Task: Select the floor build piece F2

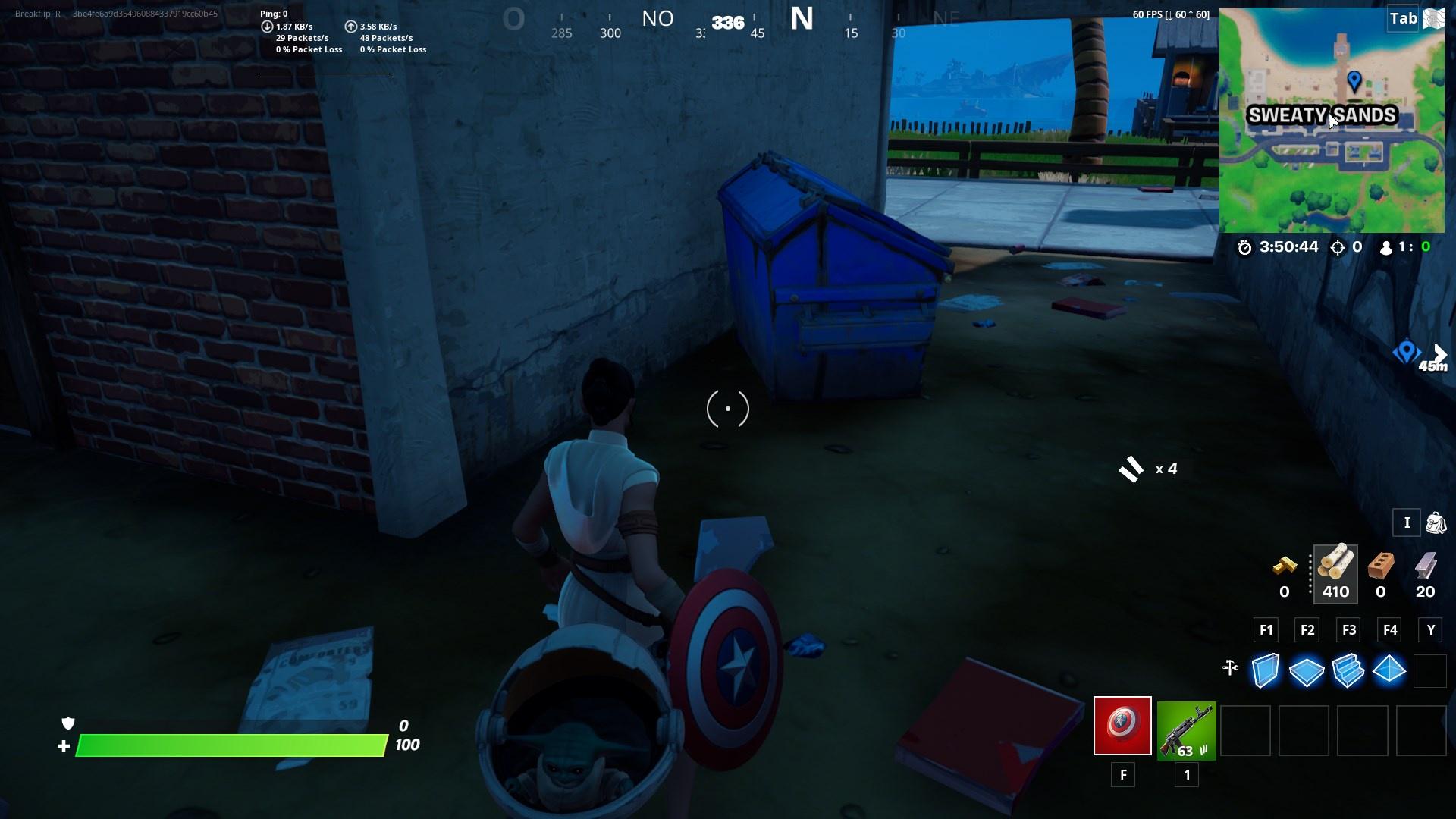Action: pyautogui.click(x=1307, y=670)
